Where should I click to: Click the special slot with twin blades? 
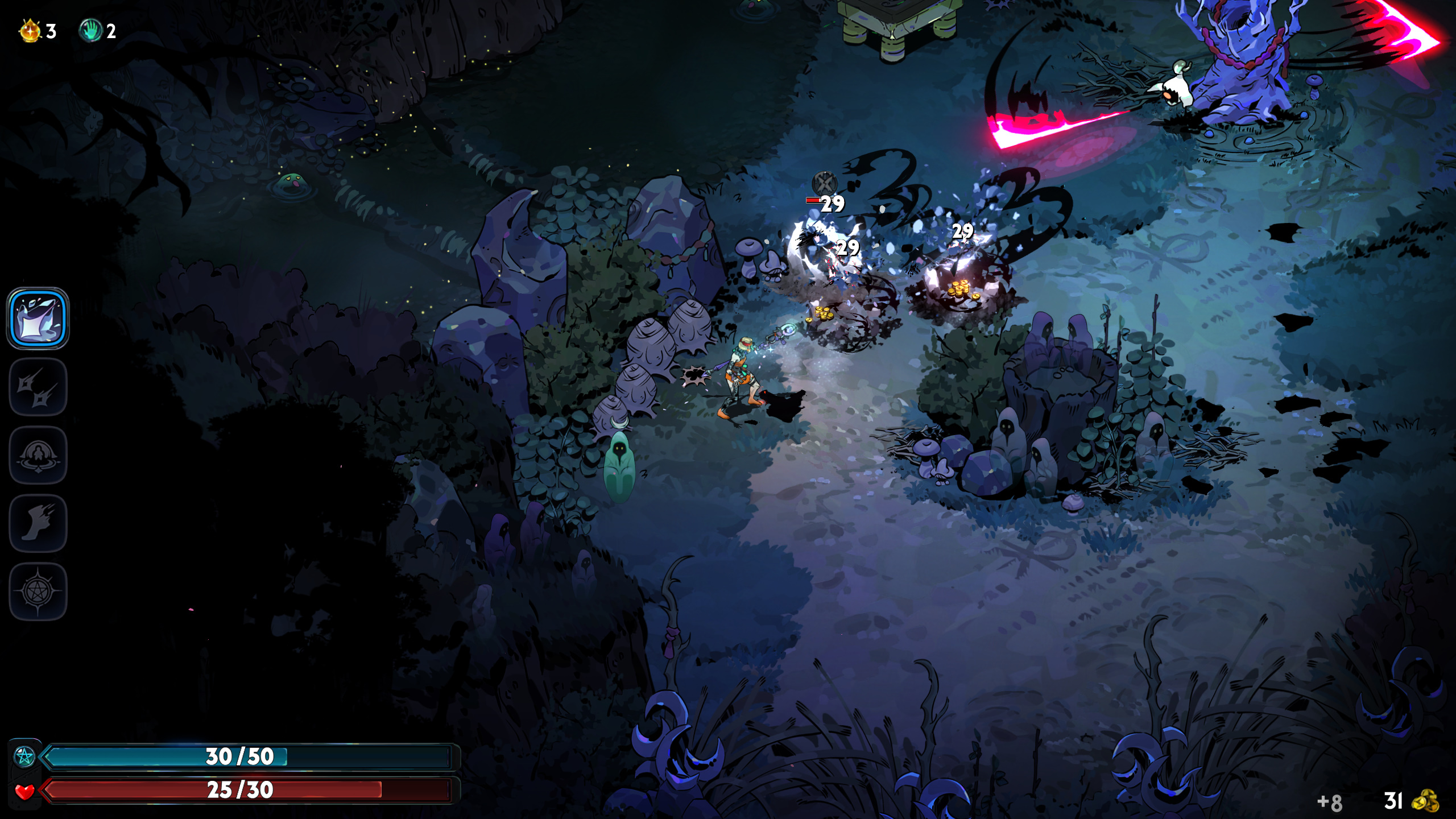[38, 387]
